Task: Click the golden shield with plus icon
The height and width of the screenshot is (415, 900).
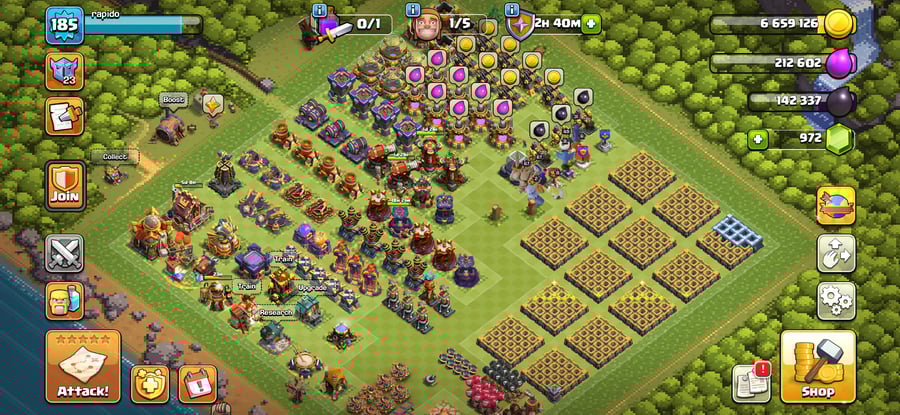Action: click(x=150, y=383)
